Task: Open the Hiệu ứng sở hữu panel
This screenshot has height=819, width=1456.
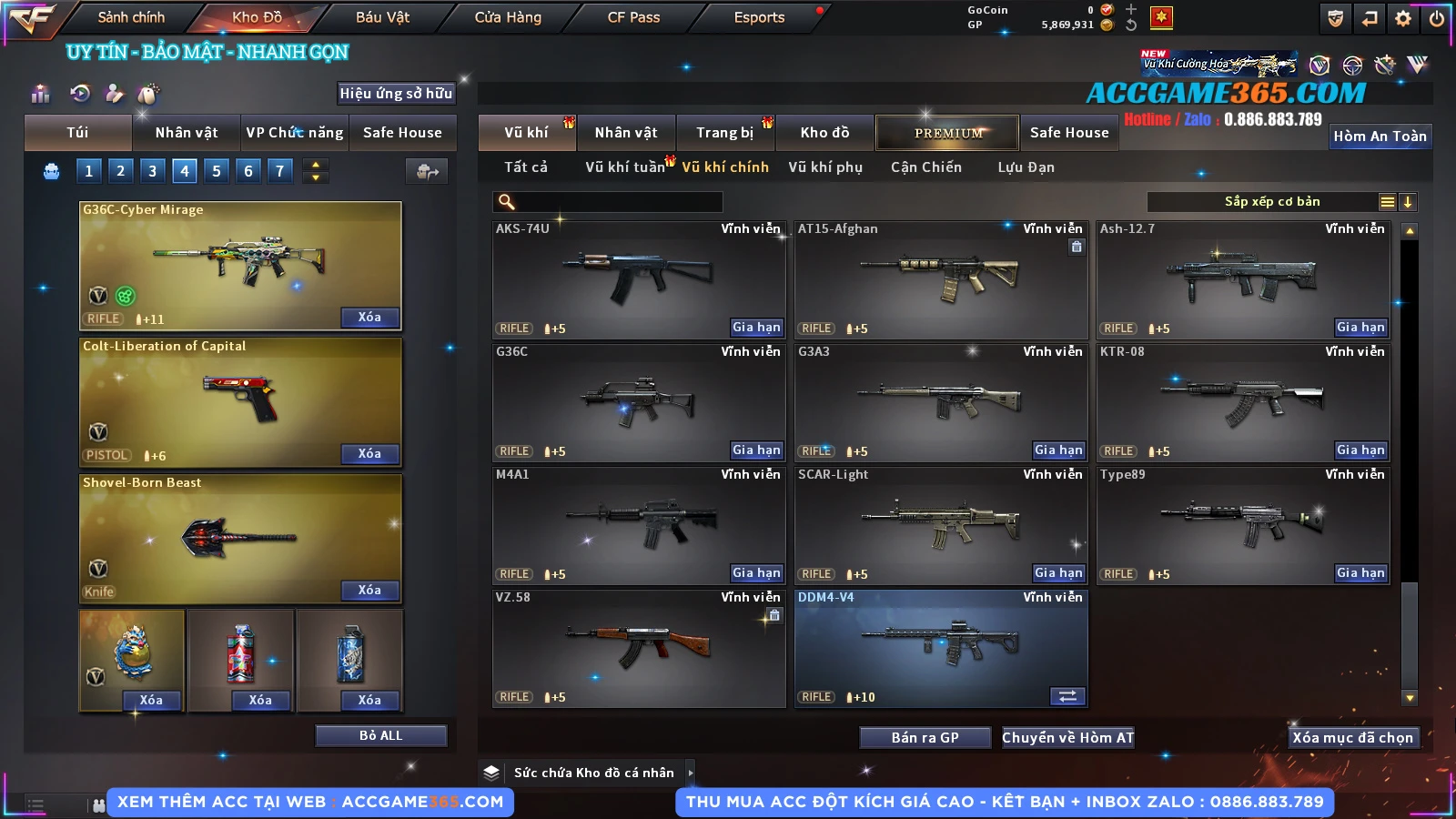Action: pos(396,93)
